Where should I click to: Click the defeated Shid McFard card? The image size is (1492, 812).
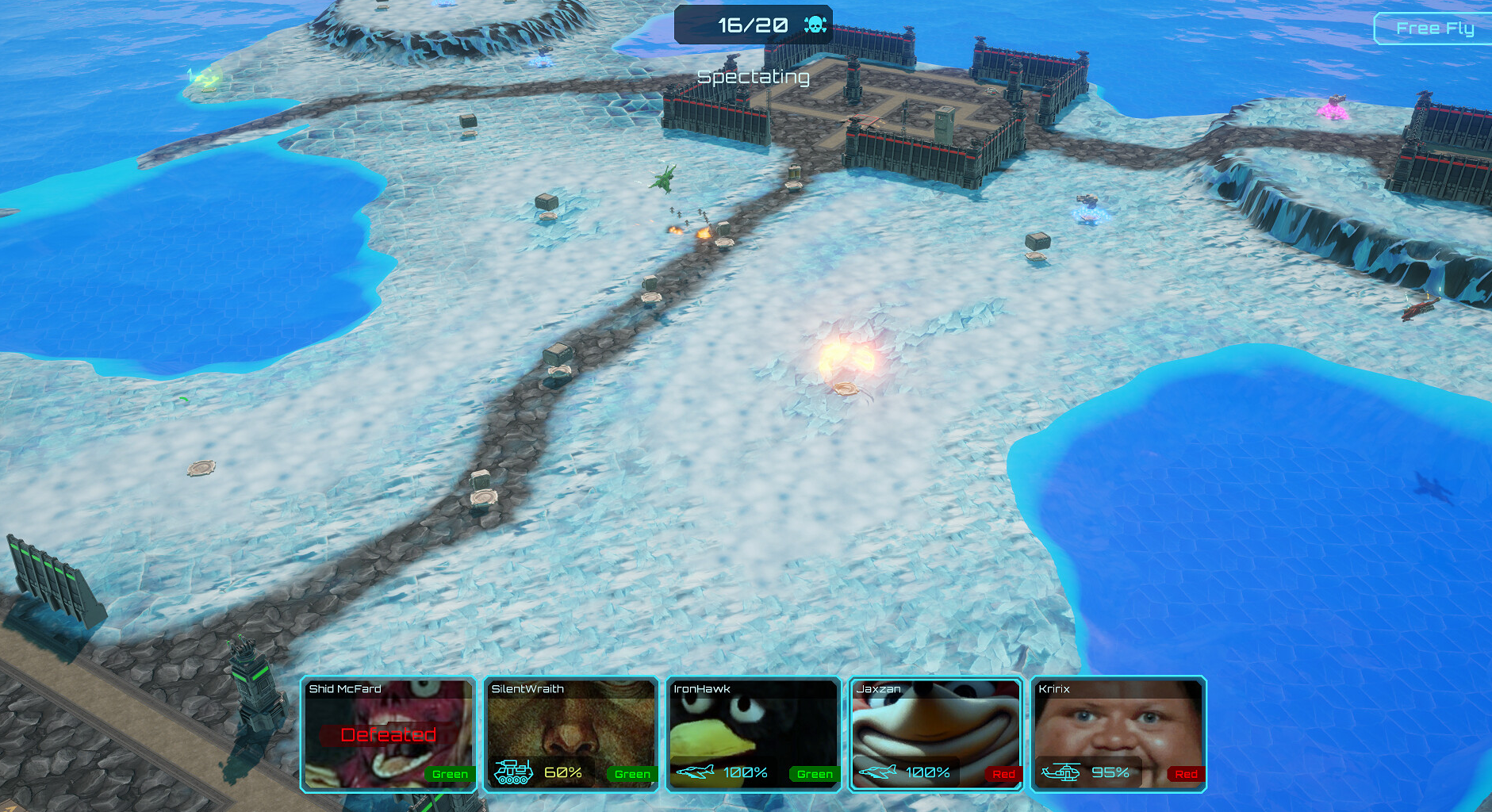tap(389, 734)
